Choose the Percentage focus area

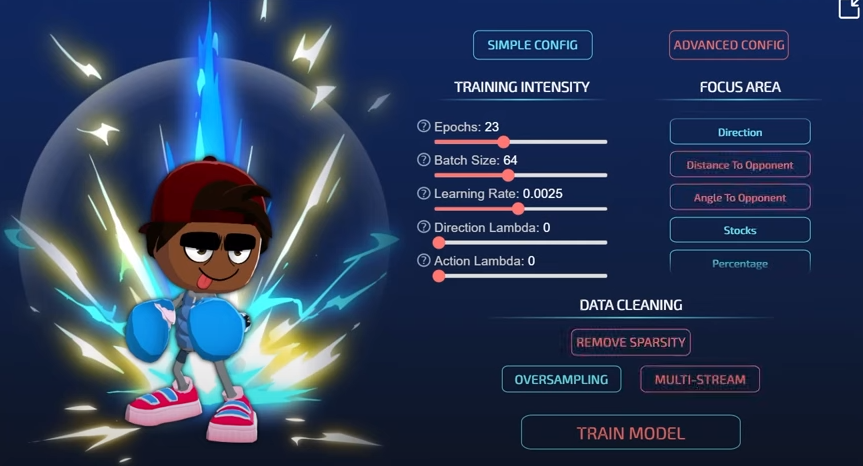(x=740, y=262)
